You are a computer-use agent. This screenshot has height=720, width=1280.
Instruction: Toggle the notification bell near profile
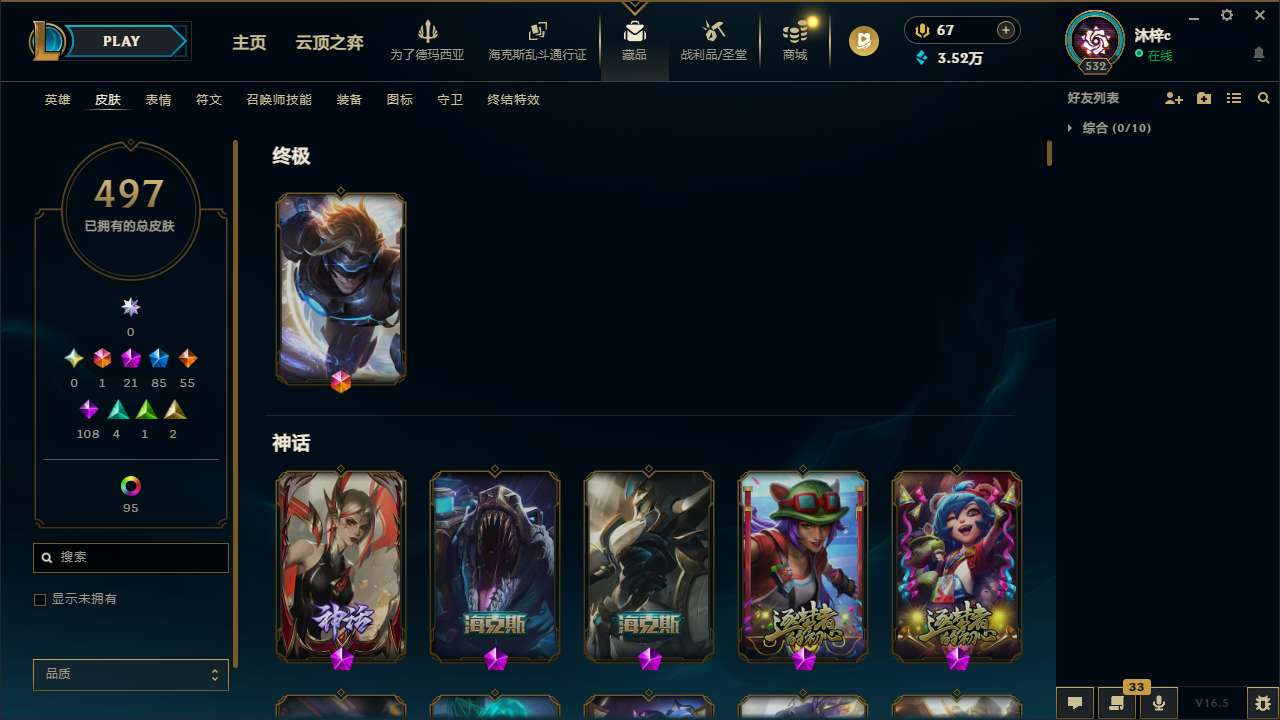pos(1259,53)
